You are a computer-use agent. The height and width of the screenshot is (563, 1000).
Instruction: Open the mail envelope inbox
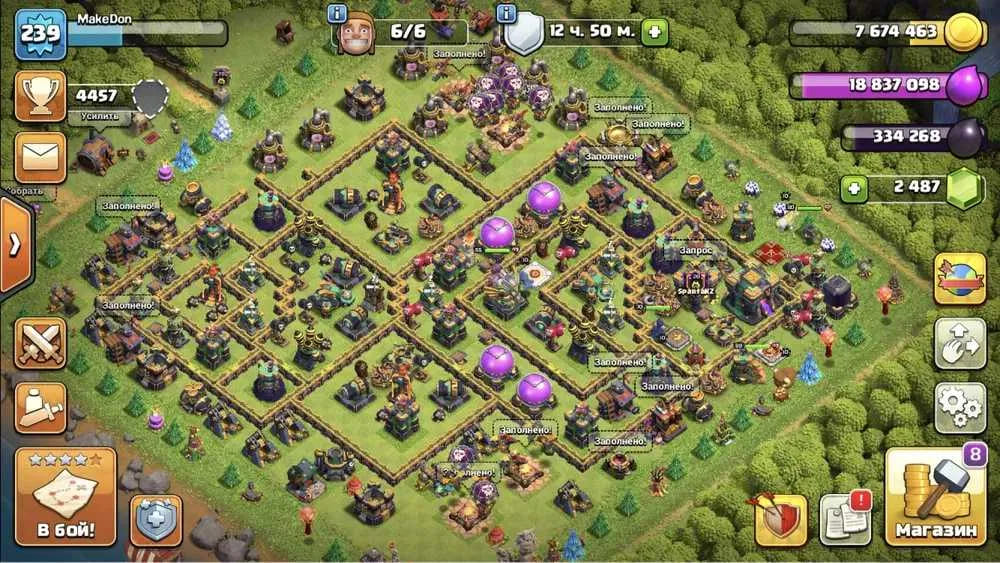tap(41, 157)
